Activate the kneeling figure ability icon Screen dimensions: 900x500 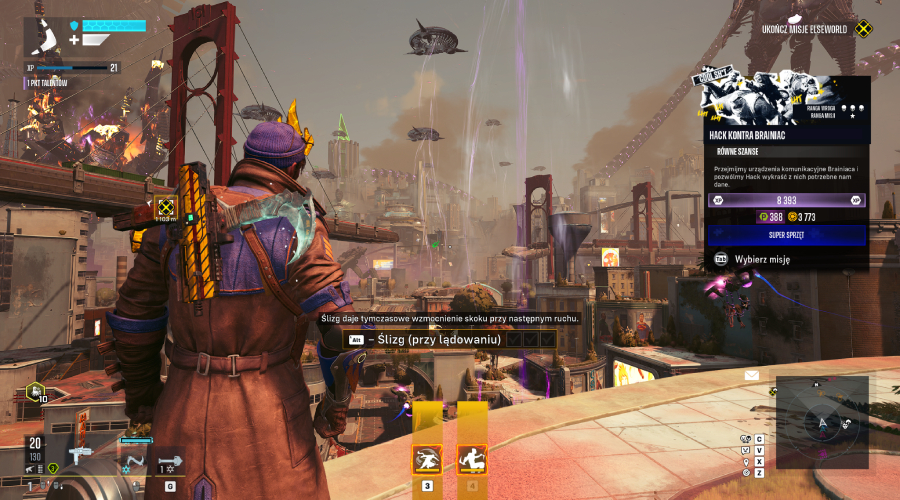click(x=472, y=459)
